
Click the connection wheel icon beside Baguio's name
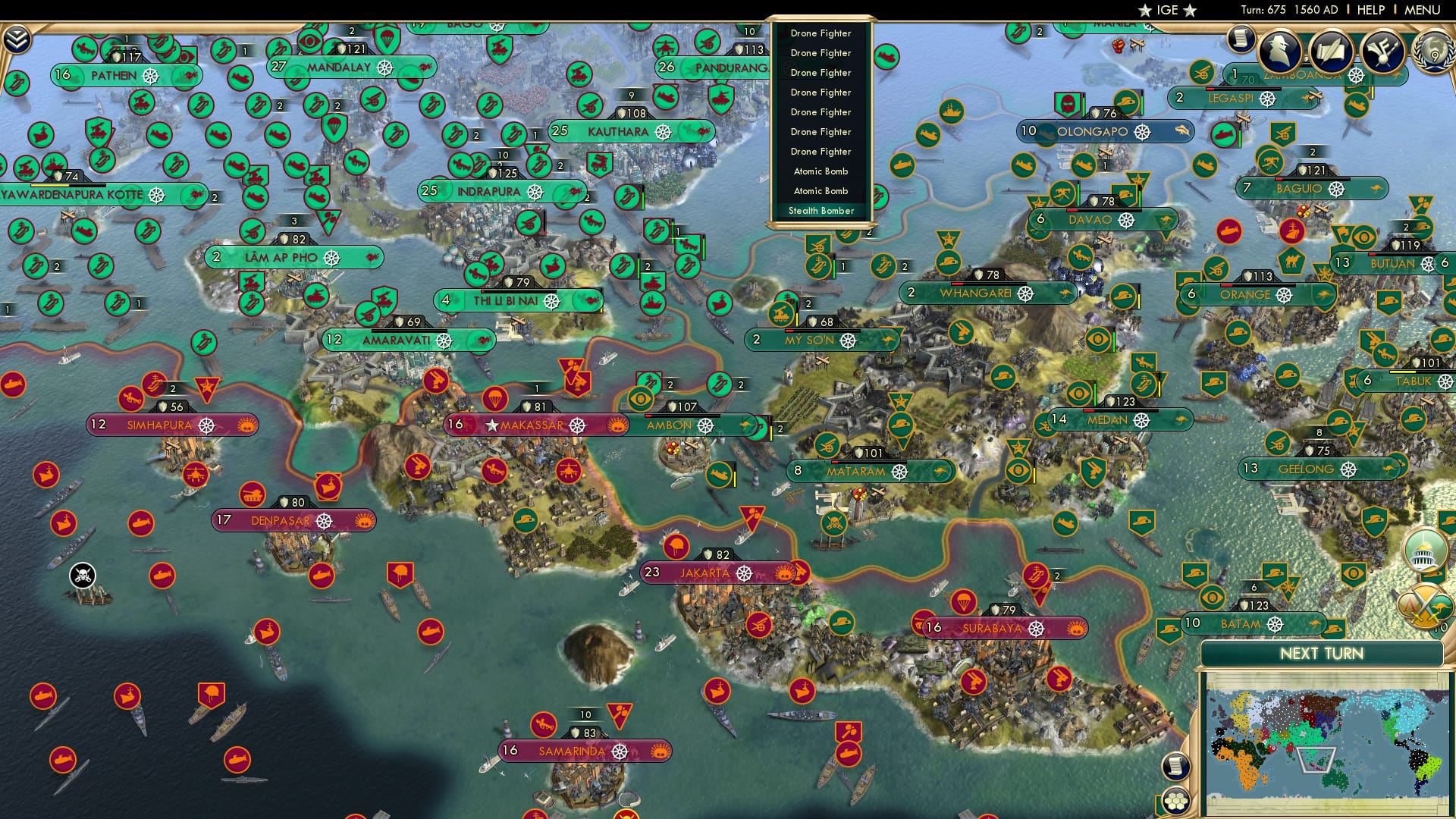[1336, 190]
